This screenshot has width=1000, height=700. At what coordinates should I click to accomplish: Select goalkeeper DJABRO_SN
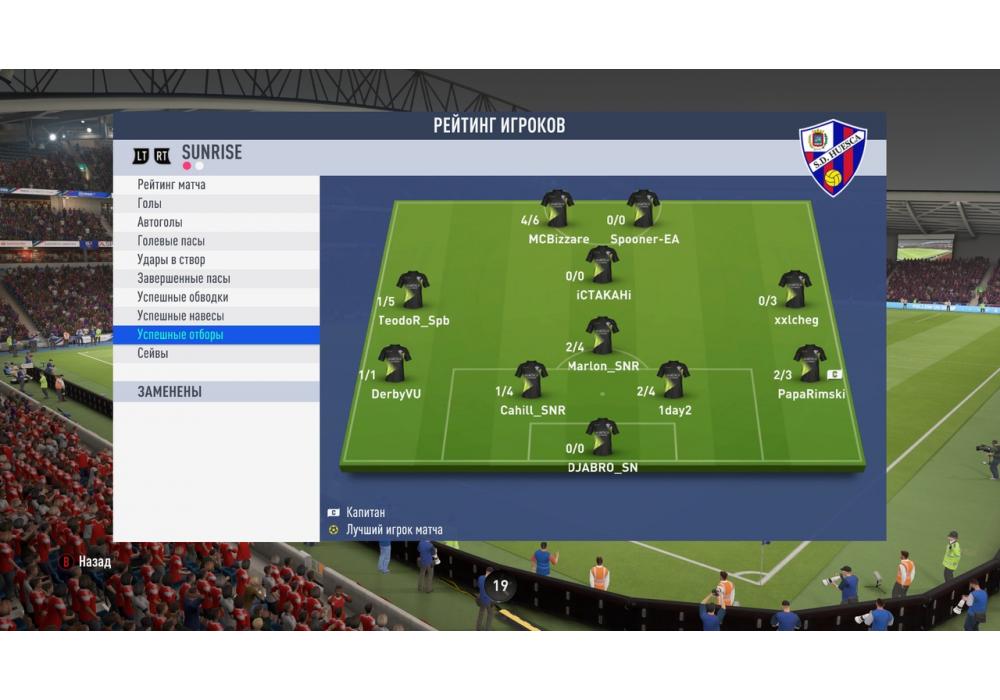pos(602,437)
